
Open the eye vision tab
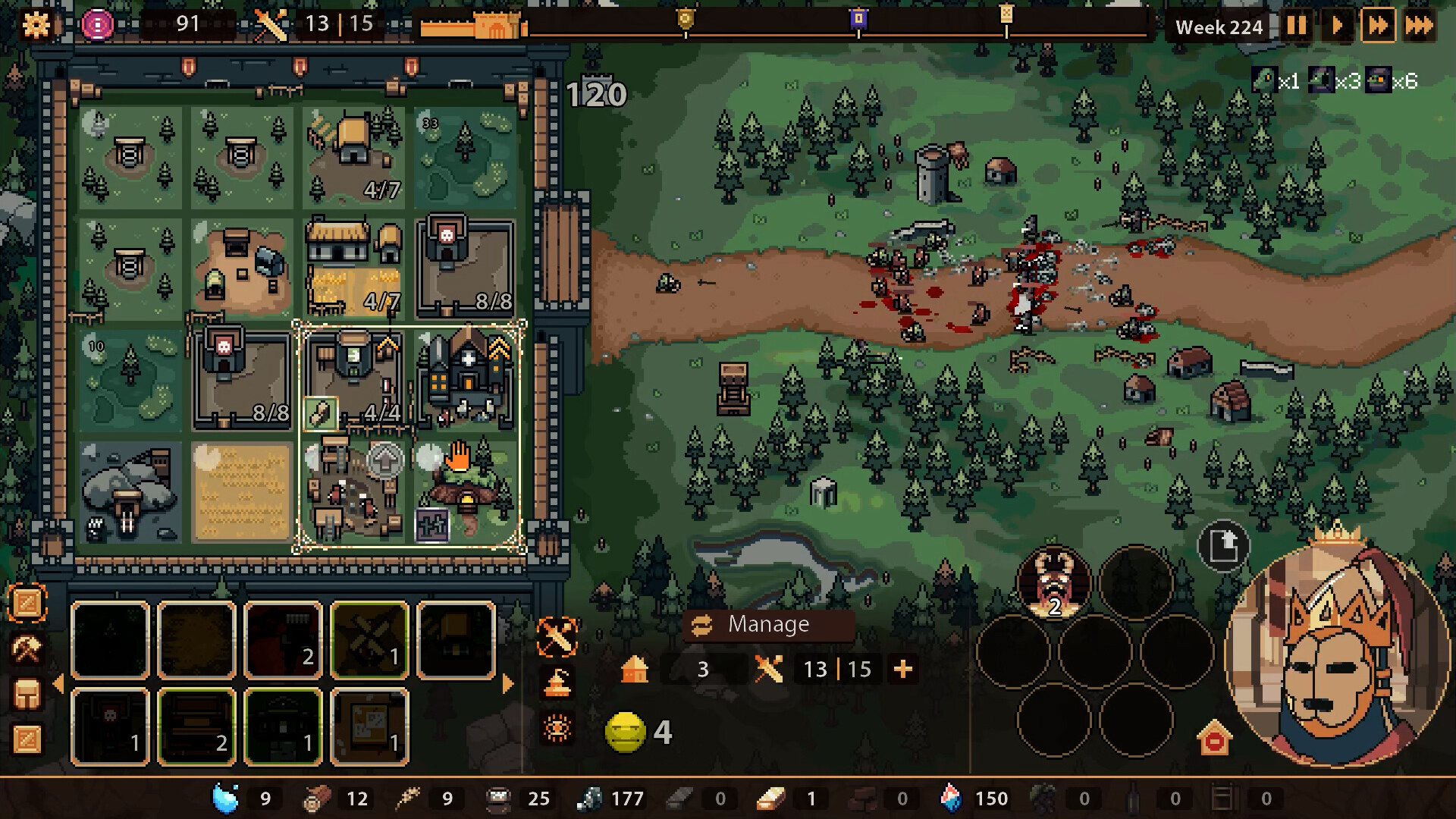click(557, 729)
